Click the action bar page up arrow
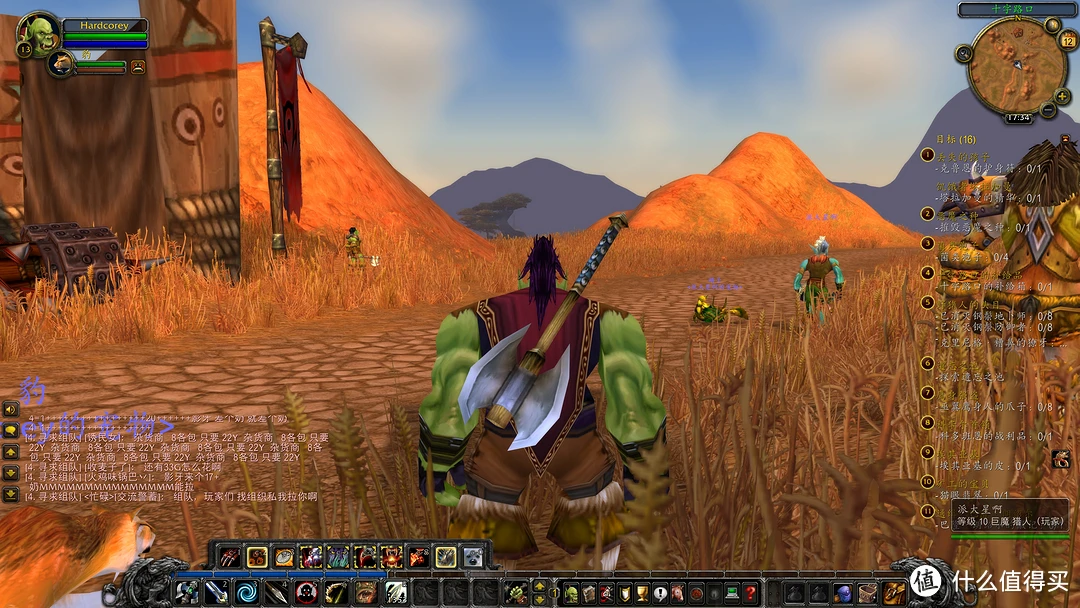This screenshot has width=1080, height=608. point(540,586)
